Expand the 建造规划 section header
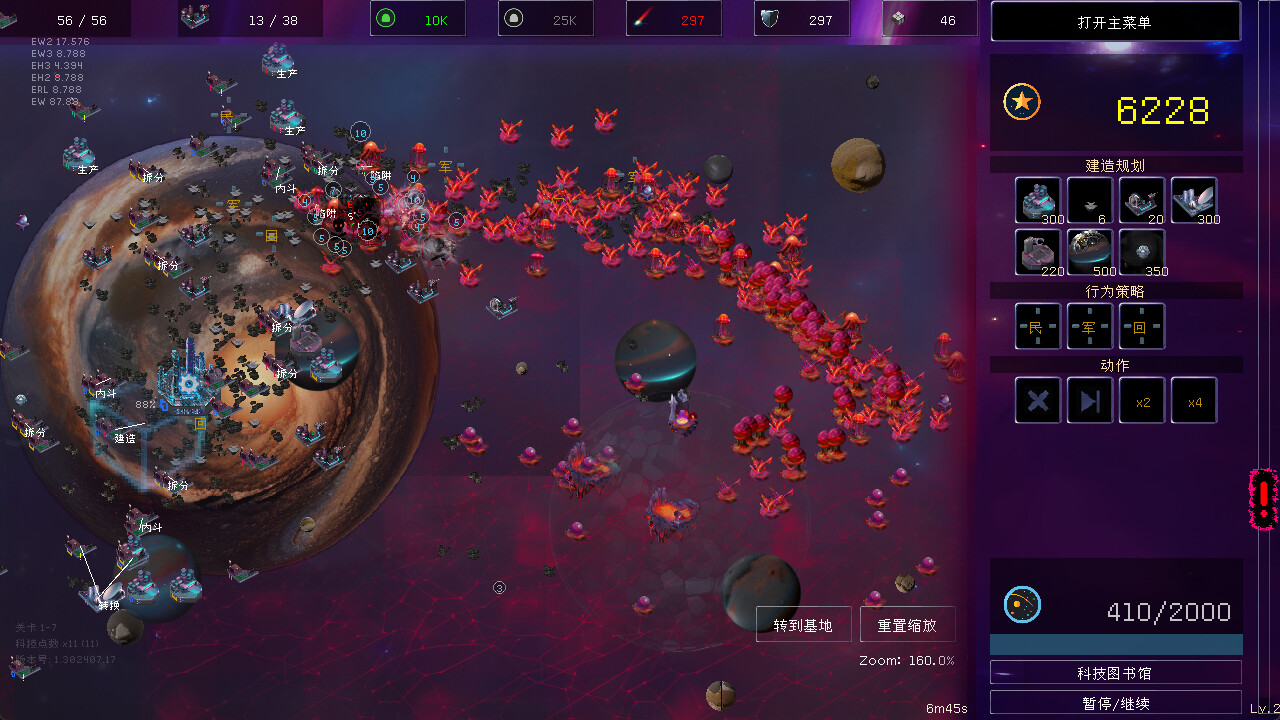 pyautogui.click(x=1113, y=165)
